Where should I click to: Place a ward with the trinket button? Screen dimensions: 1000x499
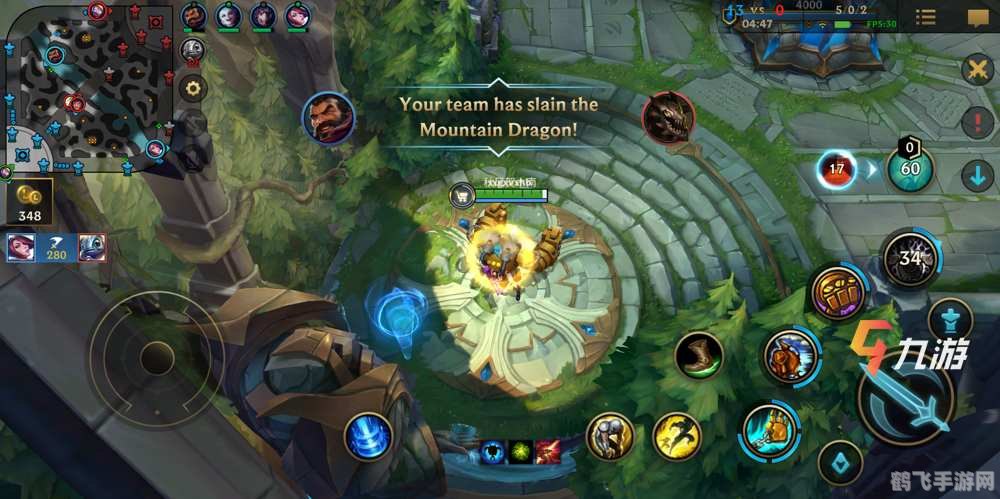click(x=839, y=461)
